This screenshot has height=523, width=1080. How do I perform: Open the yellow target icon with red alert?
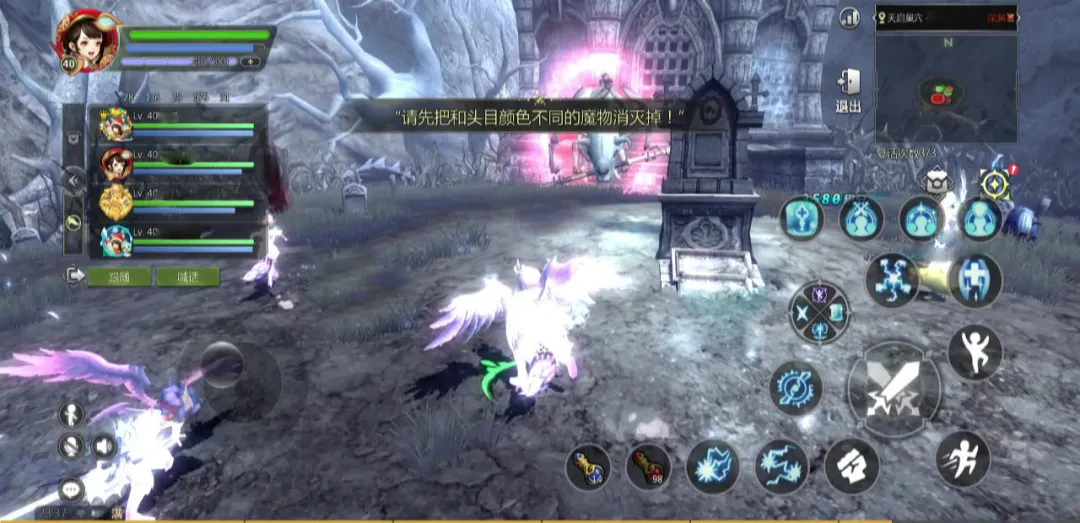(995, 182)
